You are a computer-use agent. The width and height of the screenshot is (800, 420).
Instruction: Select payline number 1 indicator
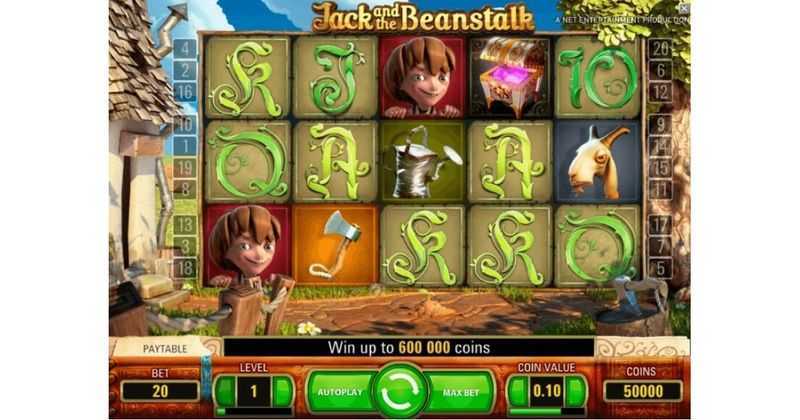(186, 146)
